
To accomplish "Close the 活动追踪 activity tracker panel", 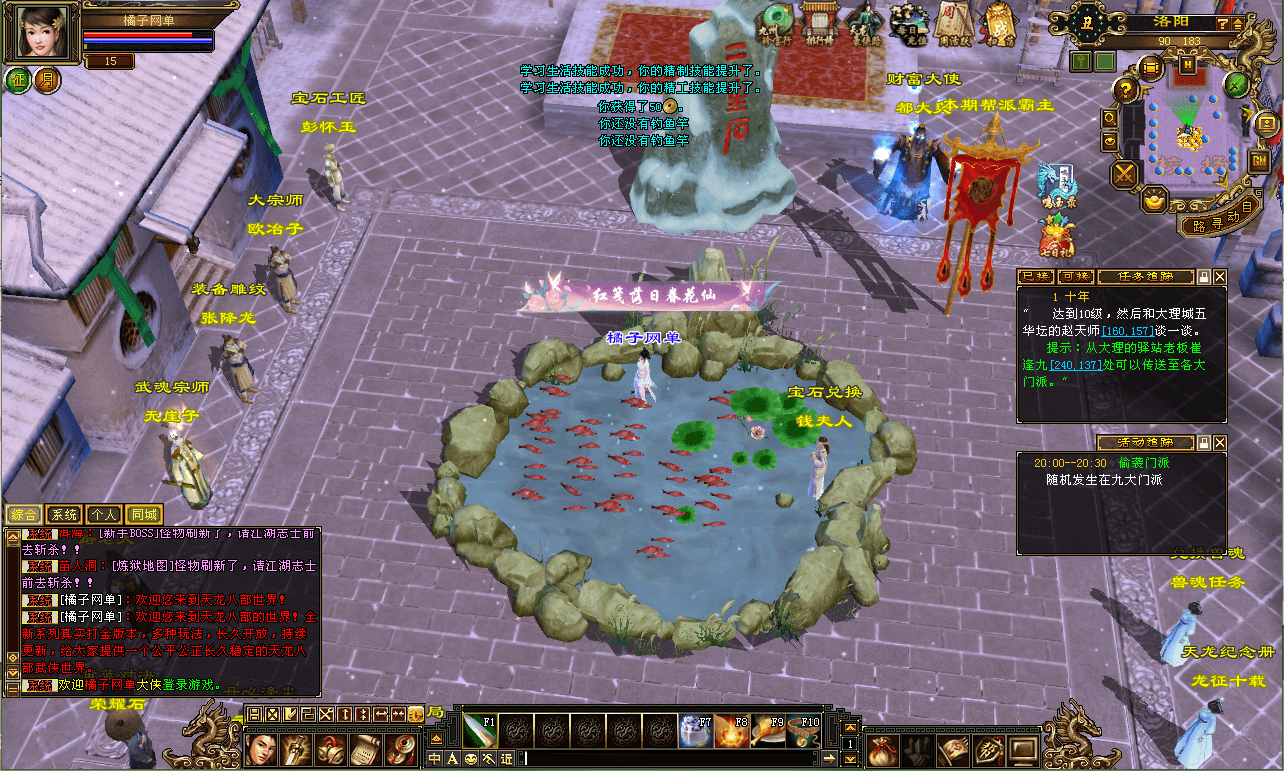I will [1220, 442].
